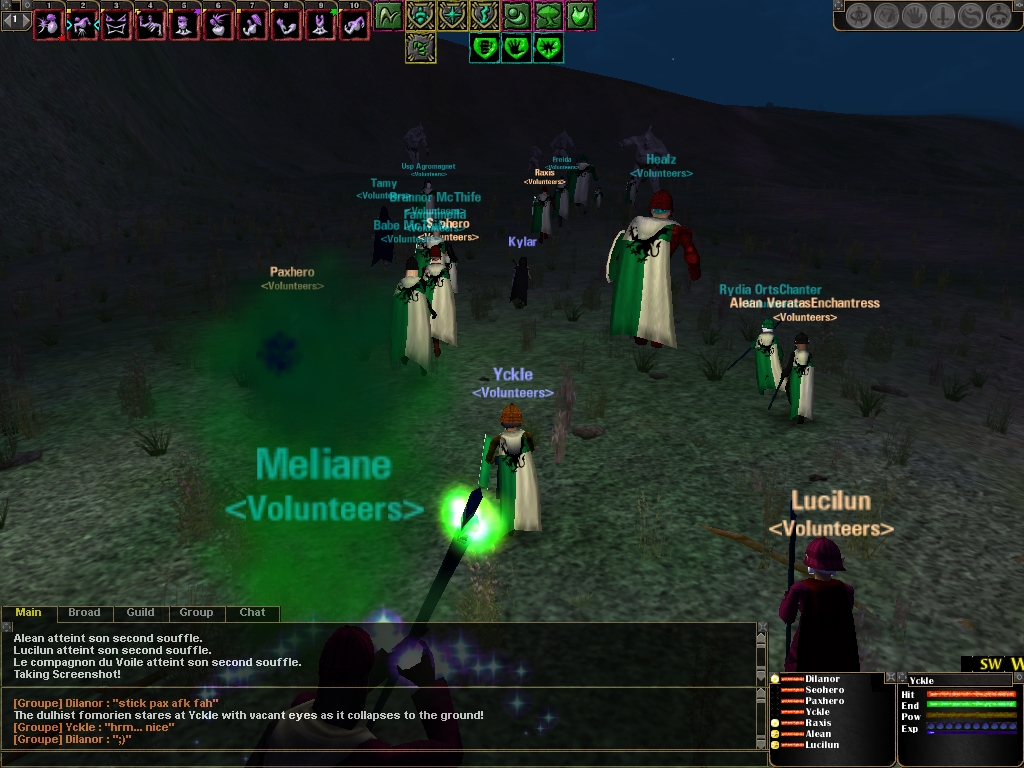Select the Group chat tab

[196, 613]
